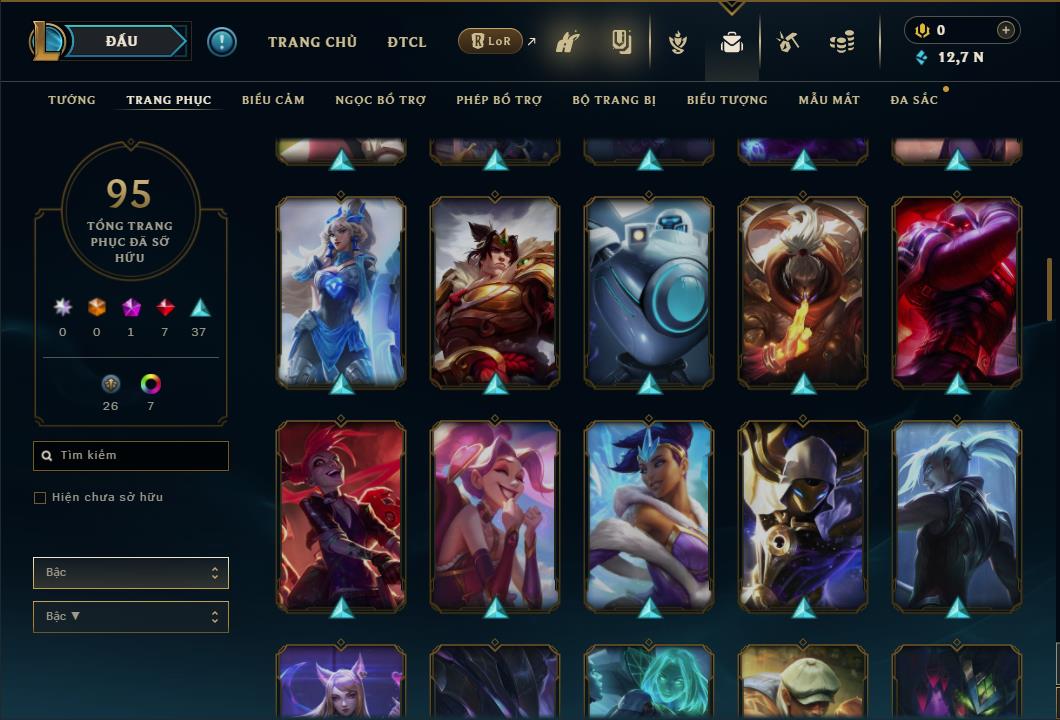Viewport: 1060px width, 720px height.
Task: Switch to the BỘ TRANG BỊ tab
Action: pos(614,100)
